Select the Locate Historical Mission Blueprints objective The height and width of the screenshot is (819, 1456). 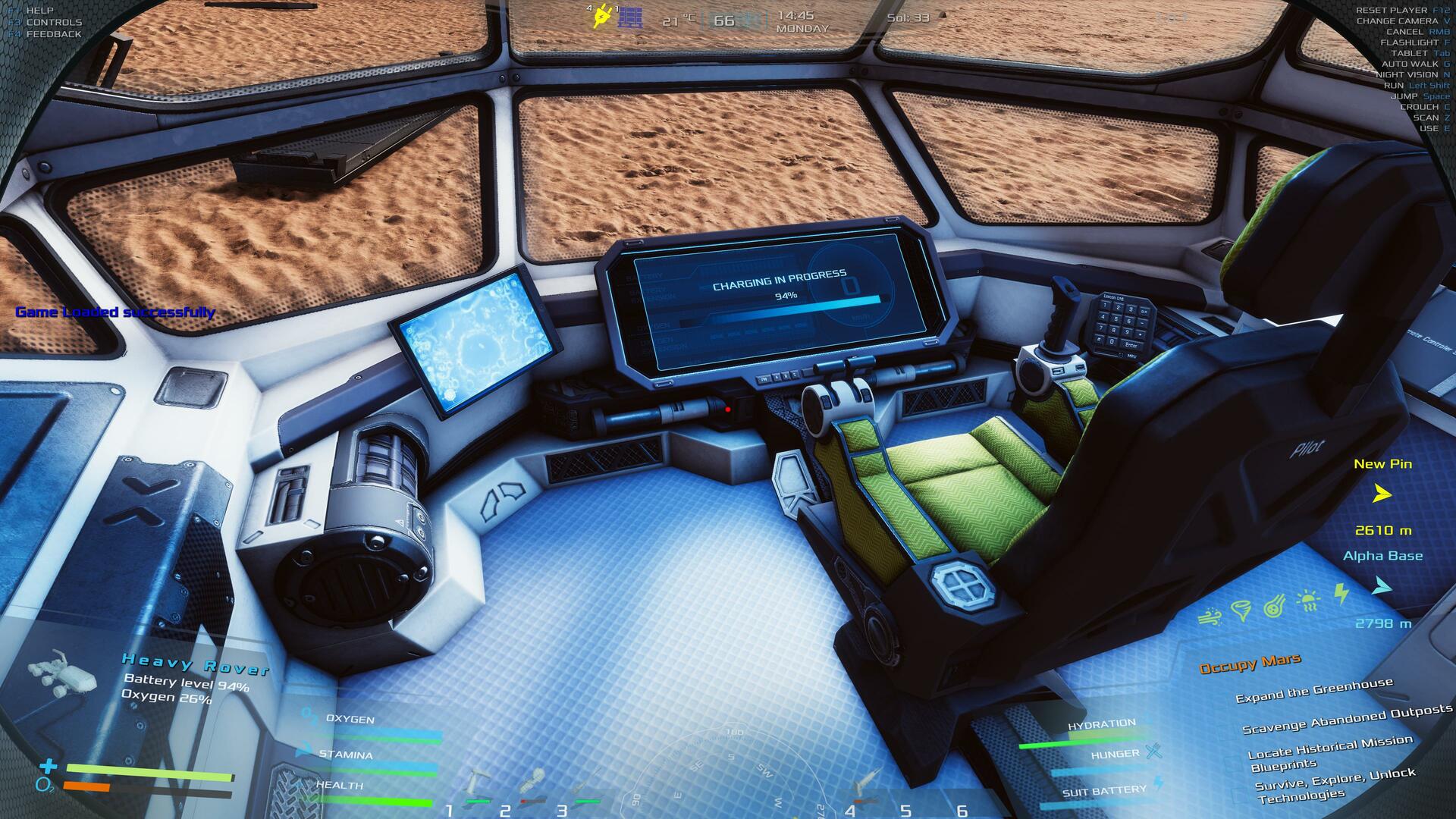pyautogui.click(x=1329, y=752)
